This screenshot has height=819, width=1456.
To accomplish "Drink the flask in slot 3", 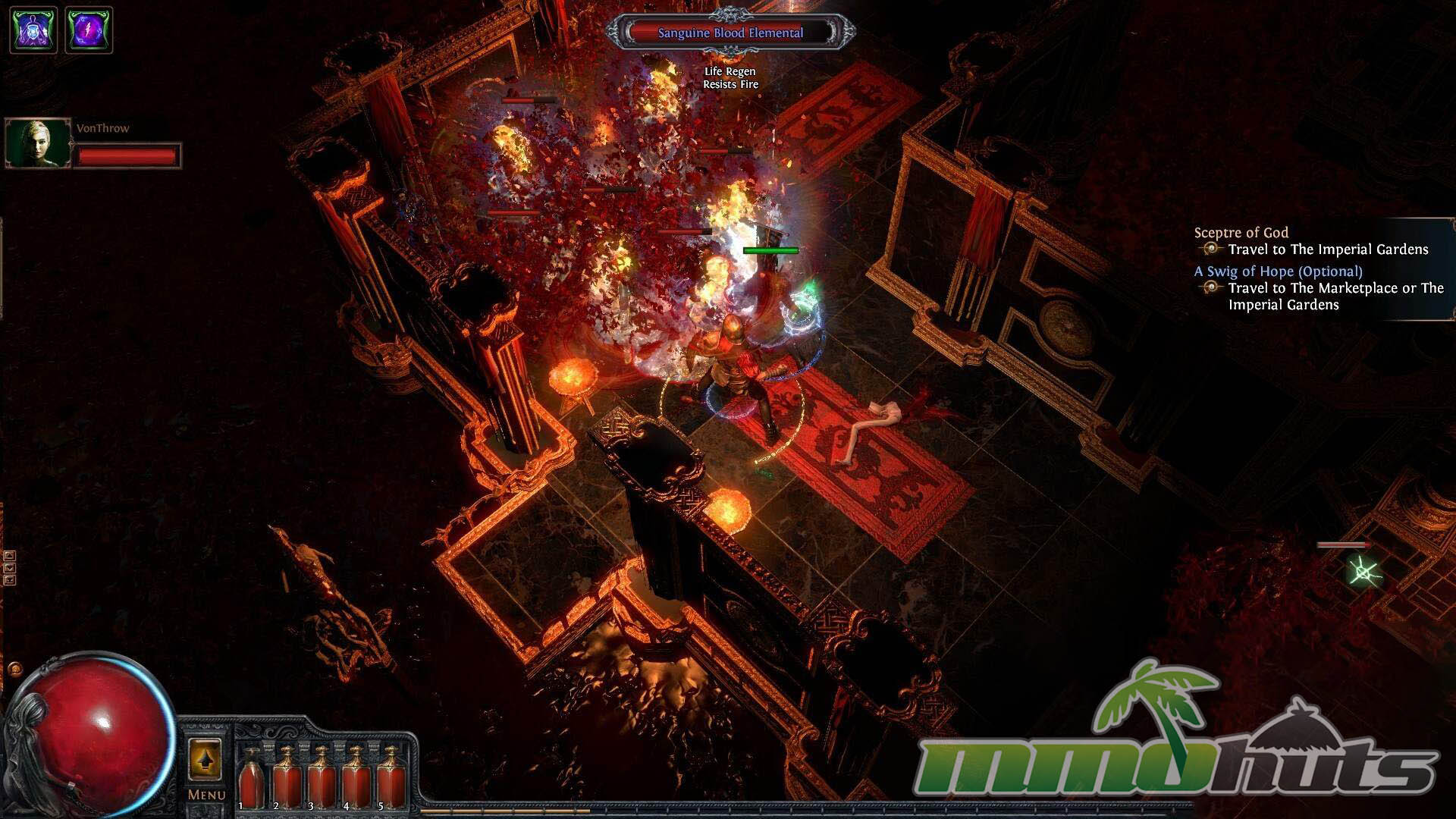I will pos(322,778).
